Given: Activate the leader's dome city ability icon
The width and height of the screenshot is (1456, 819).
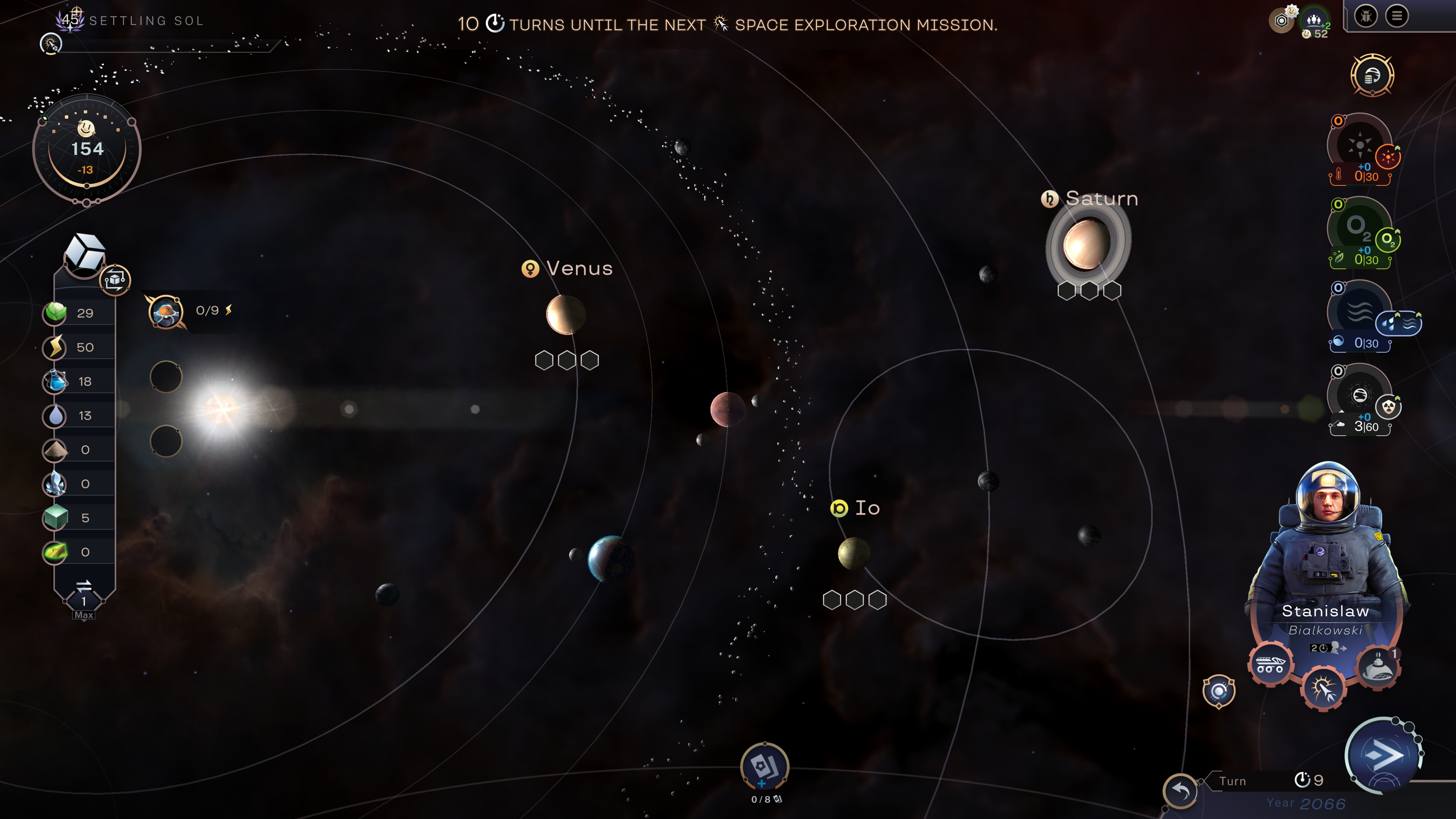Looking at the screenshot, I should pos(1378,666).
